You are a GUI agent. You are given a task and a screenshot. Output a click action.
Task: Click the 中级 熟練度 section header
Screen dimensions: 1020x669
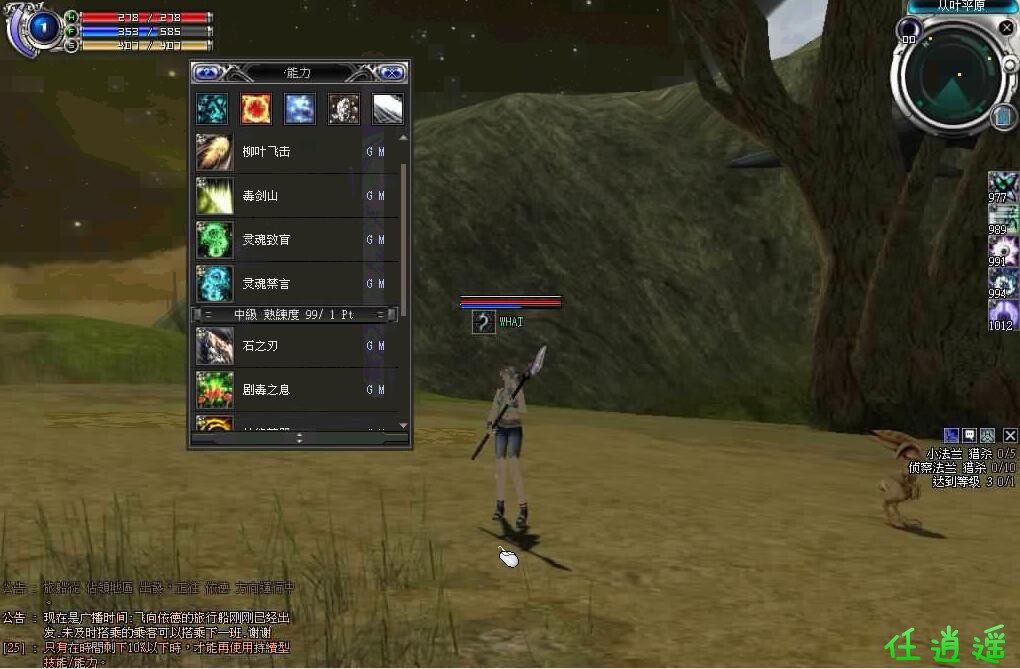295,314
